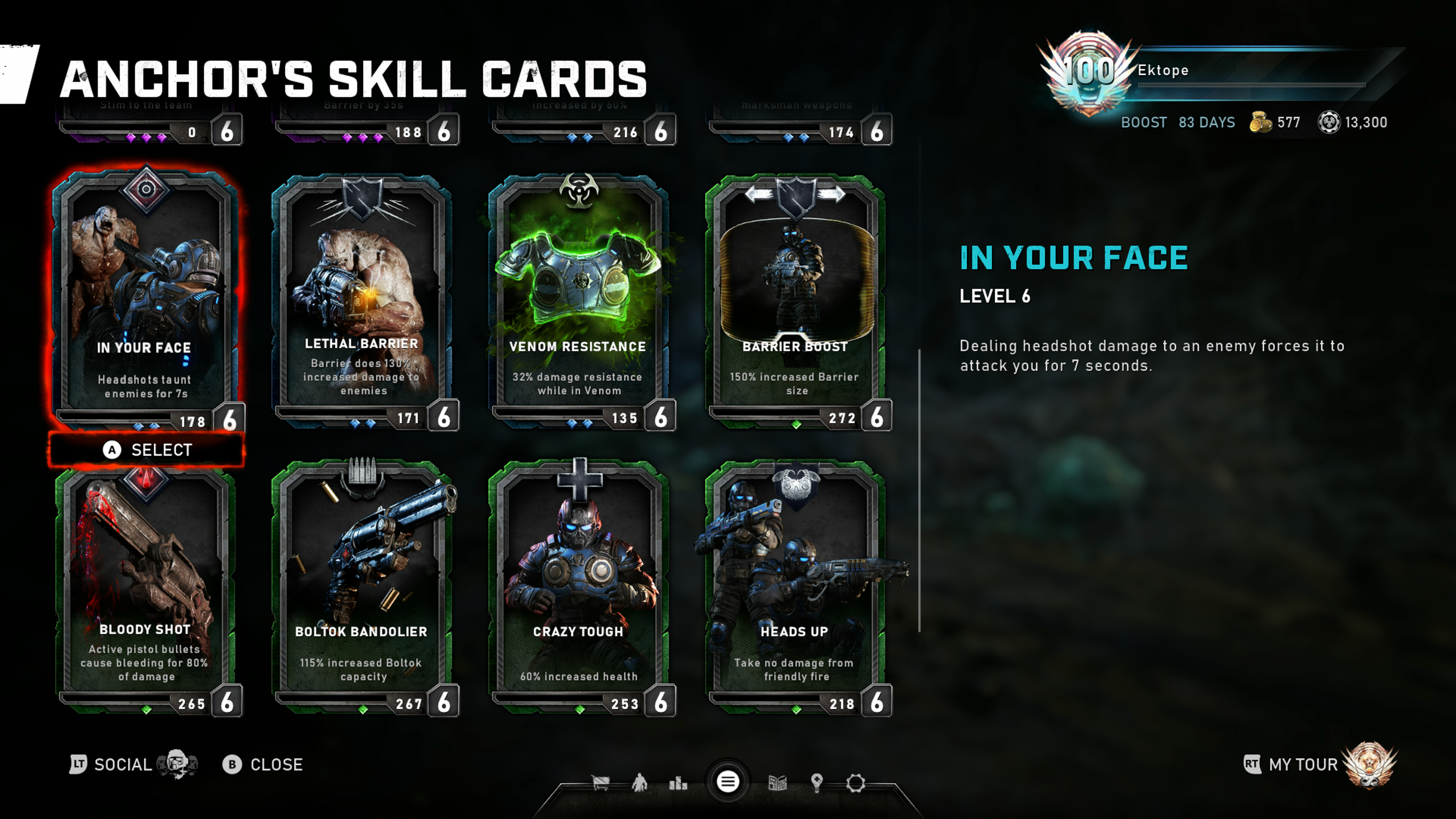Open the gear settings icon

855,783
